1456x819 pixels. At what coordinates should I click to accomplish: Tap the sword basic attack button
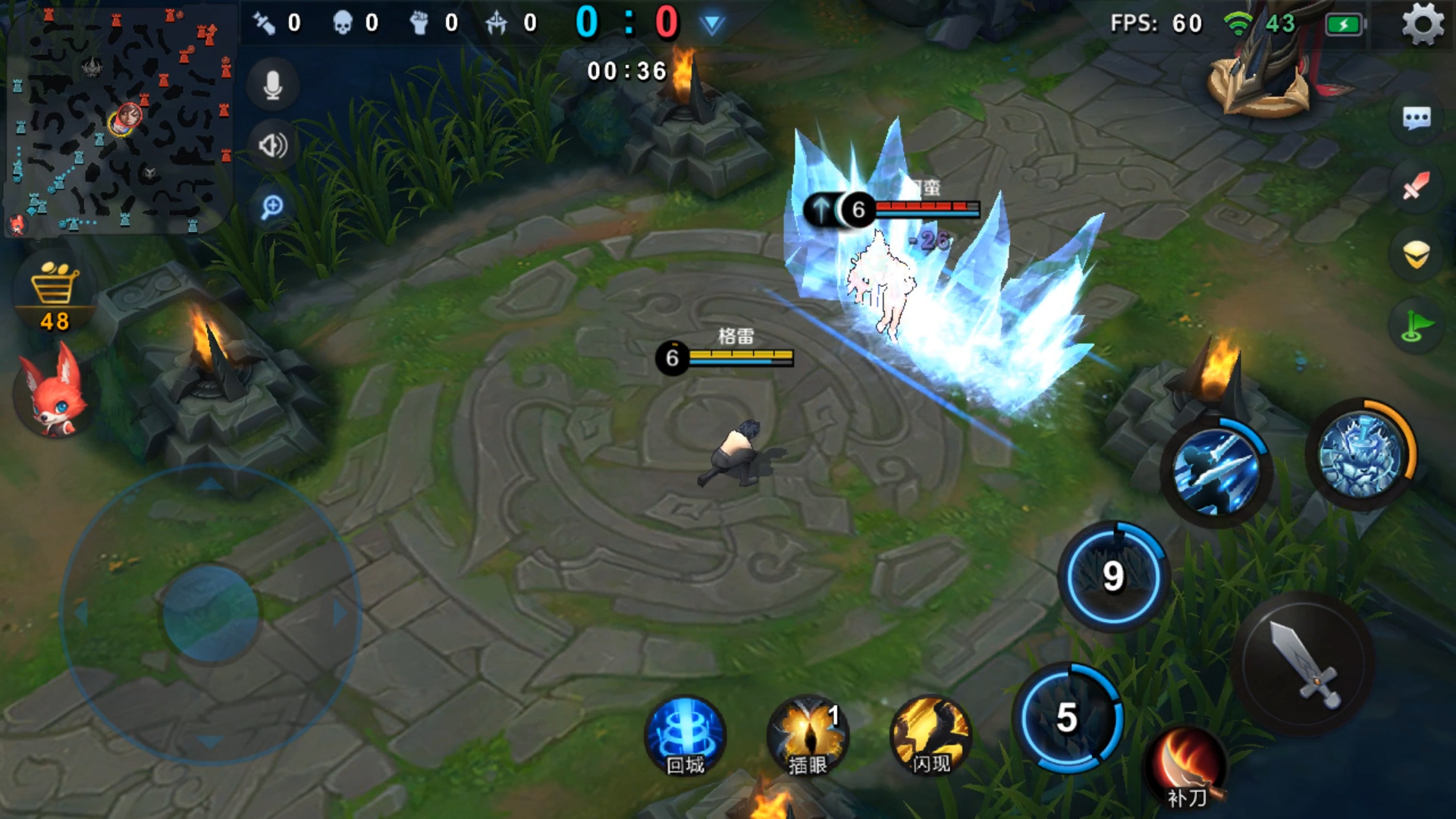[x=1304, y=664]
